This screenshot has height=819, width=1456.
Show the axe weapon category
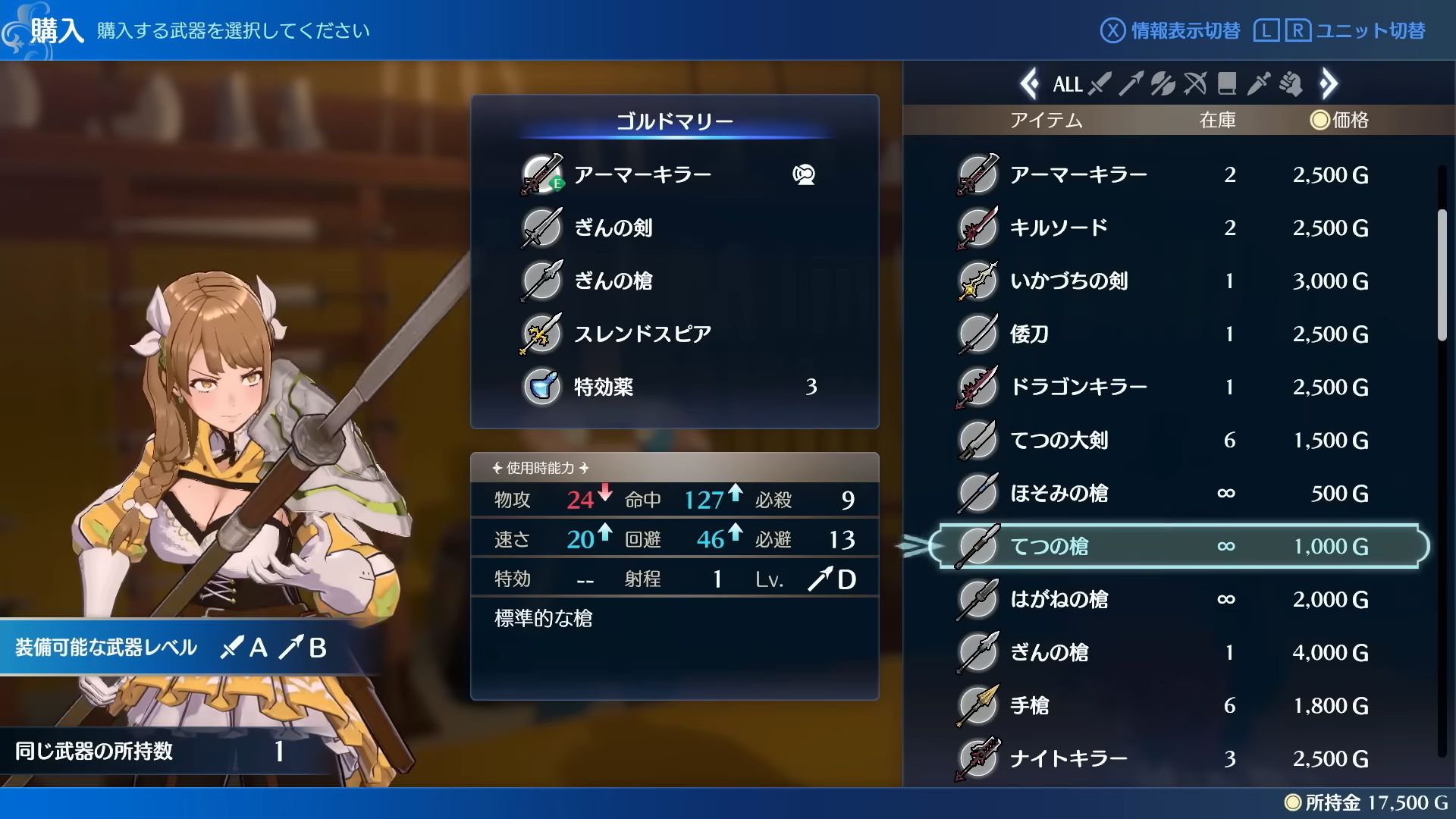(x=1163, y=84)
